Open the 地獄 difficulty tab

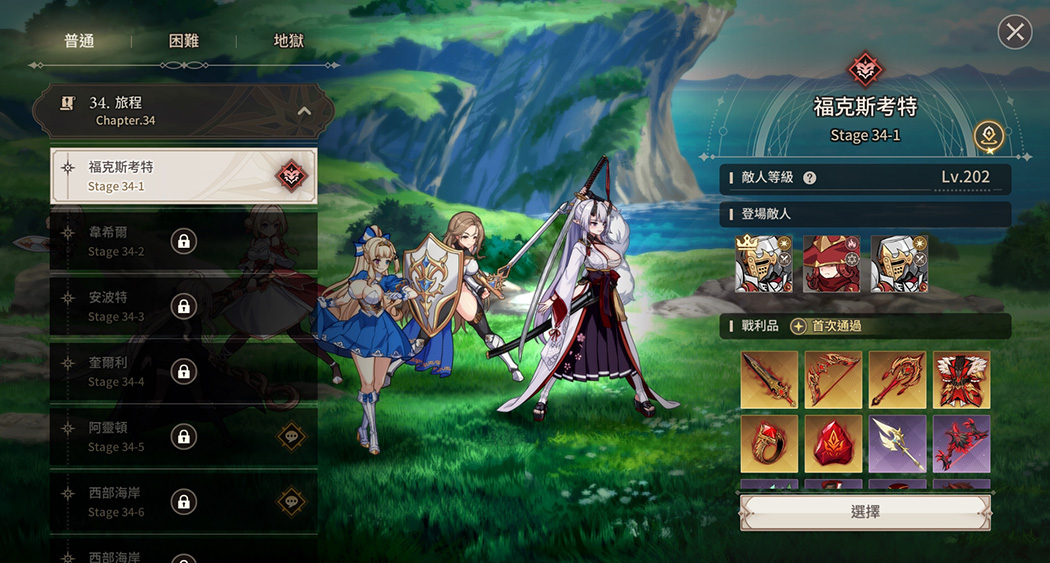coord(288,41)
